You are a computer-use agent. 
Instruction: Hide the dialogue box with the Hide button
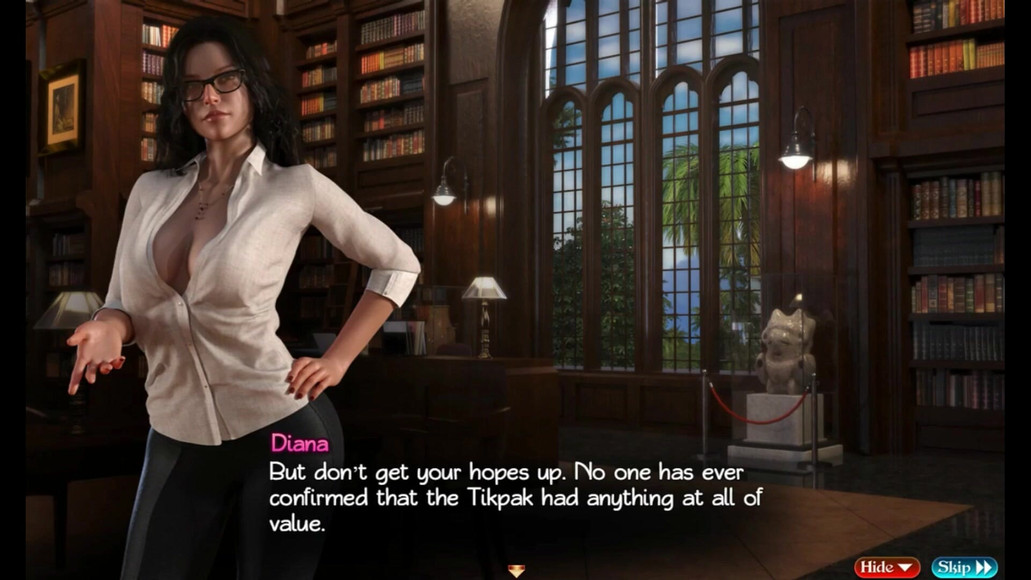click(x=886, y=567)
